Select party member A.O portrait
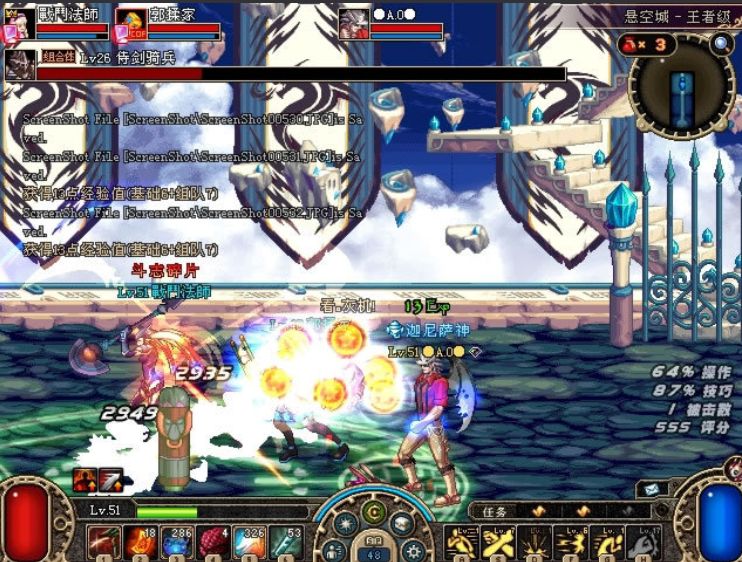The height and width of the screenshot is (562, 742). tap(353, 24)
